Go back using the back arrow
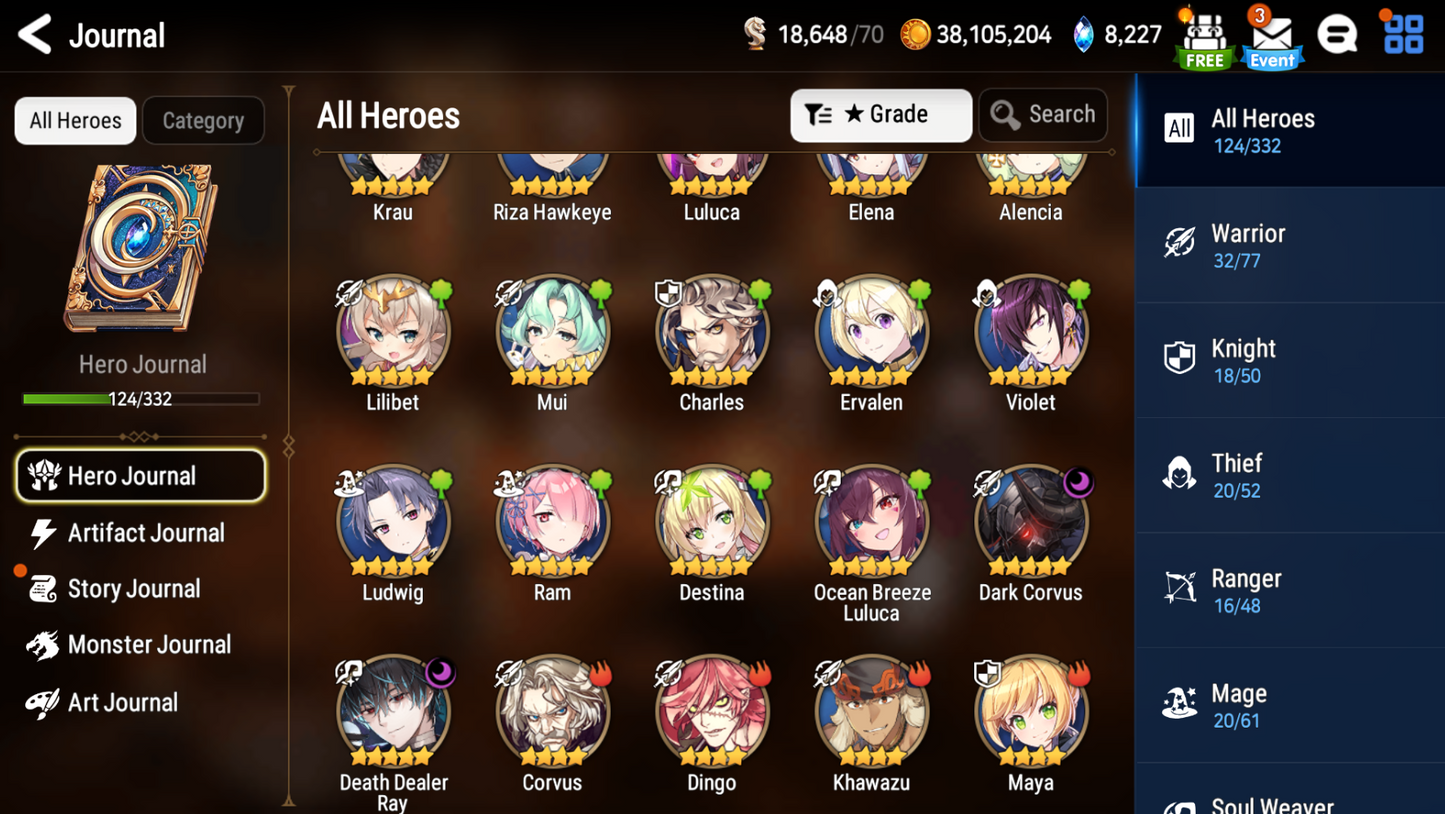This screenshot has height=814, width=1445. pyautogui.click(x=33, y=33)
